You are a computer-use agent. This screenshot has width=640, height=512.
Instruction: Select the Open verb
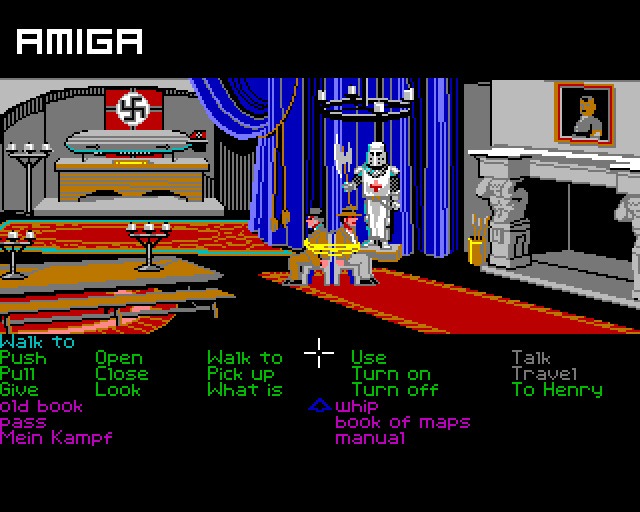click(x=119, y=358)
